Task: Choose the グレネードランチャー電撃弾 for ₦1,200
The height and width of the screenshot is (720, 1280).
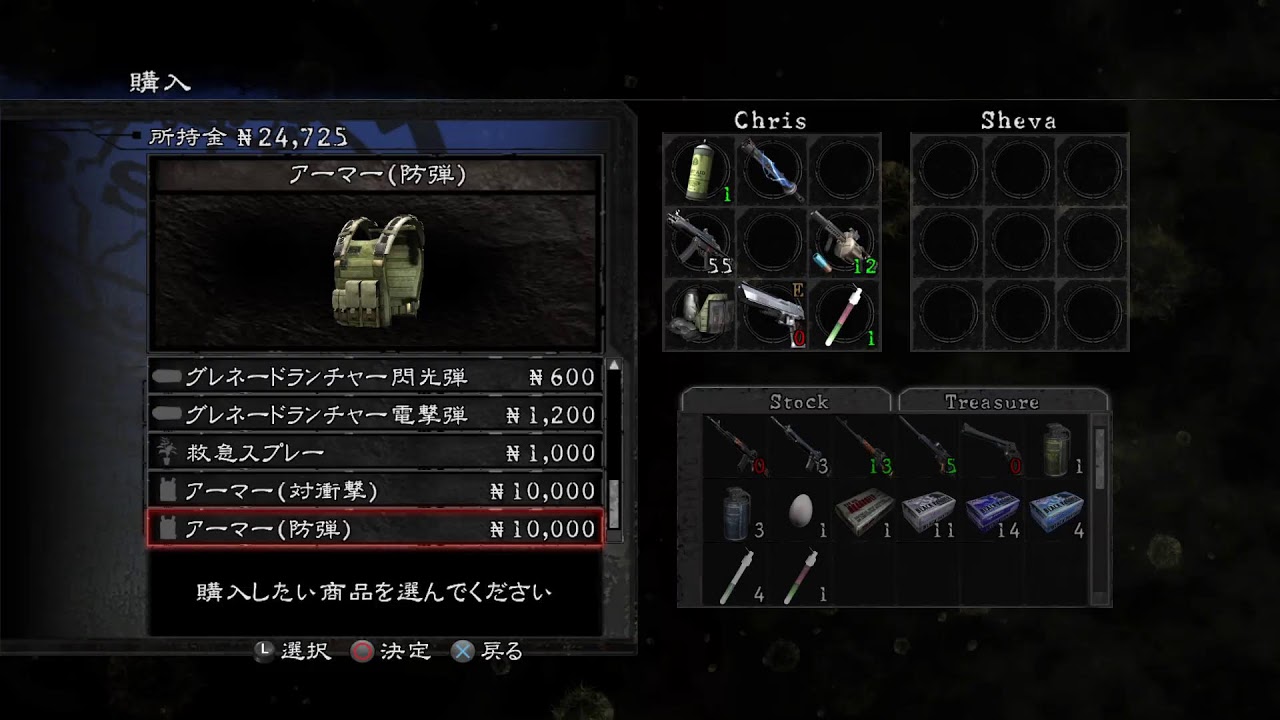Action: tap(375, 415)
